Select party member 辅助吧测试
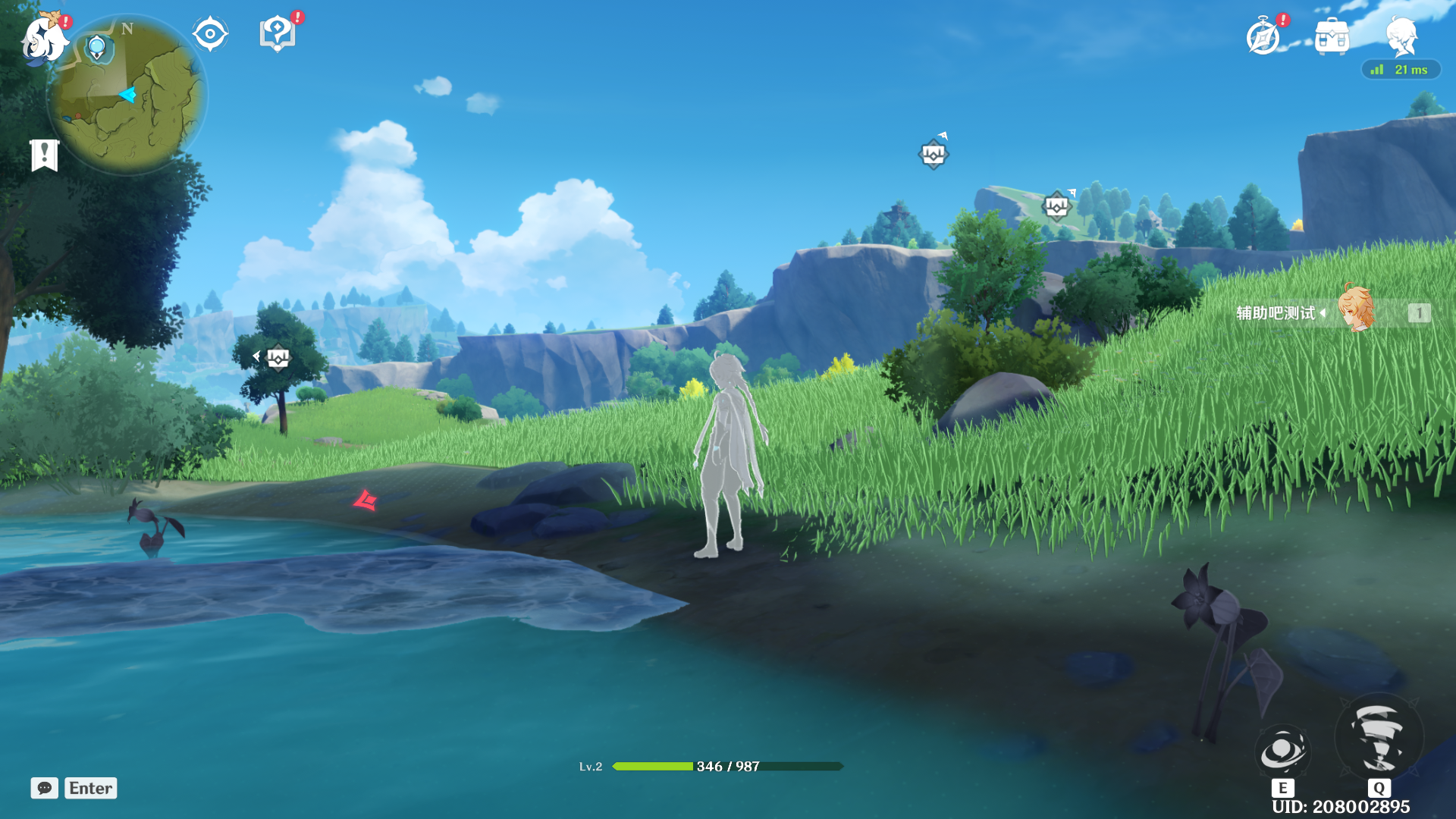The width and height of the screenshot is (1456, 819). pyautogui.click(x=1333, y=312)
